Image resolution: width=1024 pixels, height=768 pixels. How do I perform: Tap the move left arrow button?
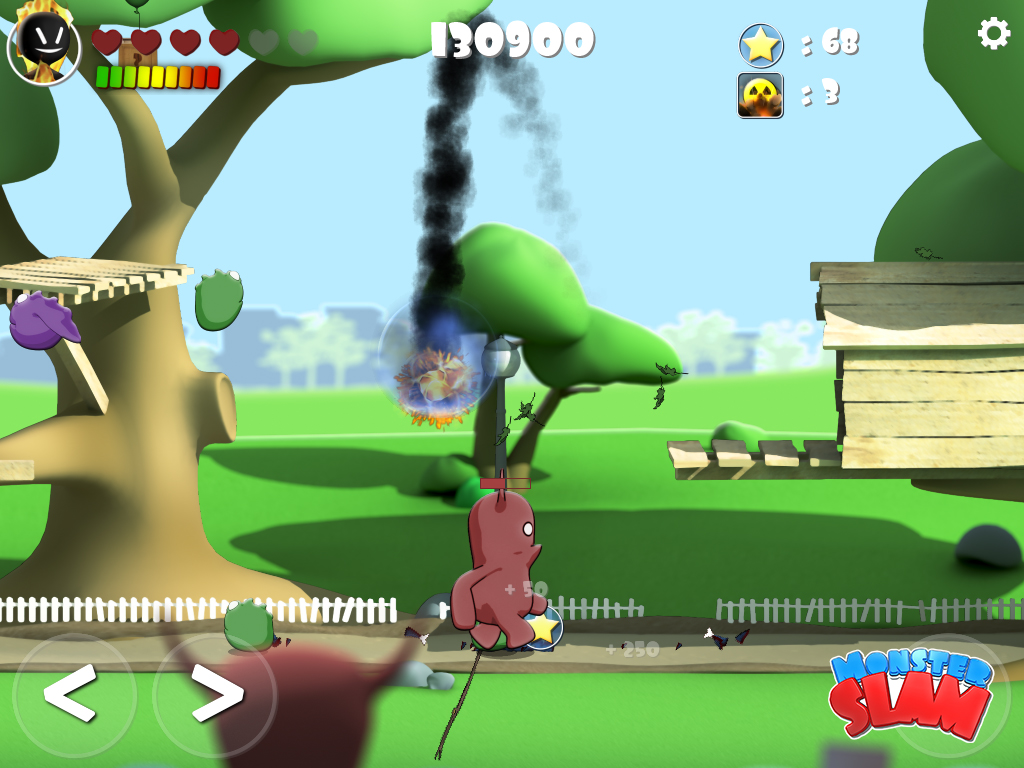tap(72, 692)
